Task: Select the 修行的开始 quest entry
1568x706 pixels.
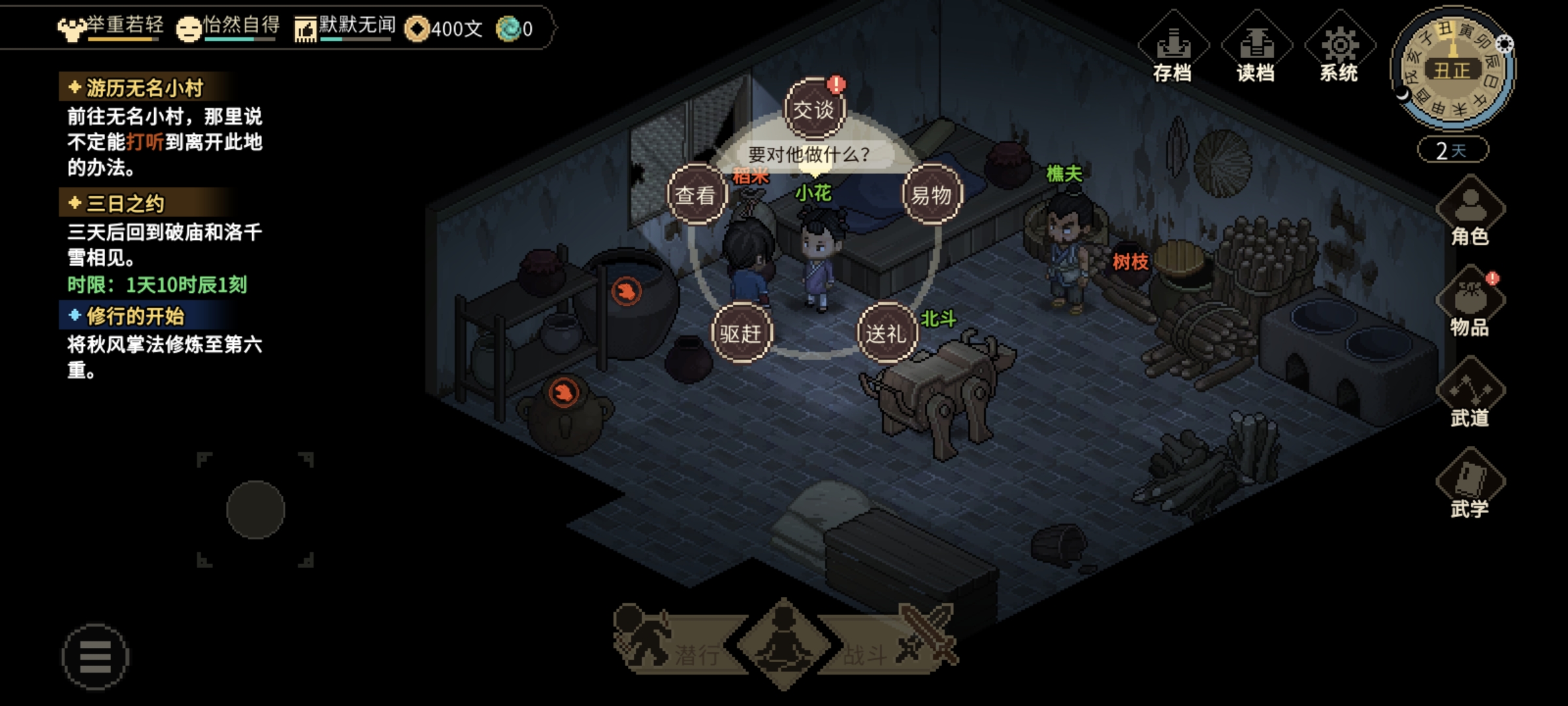Action: (x=135, y=316)
